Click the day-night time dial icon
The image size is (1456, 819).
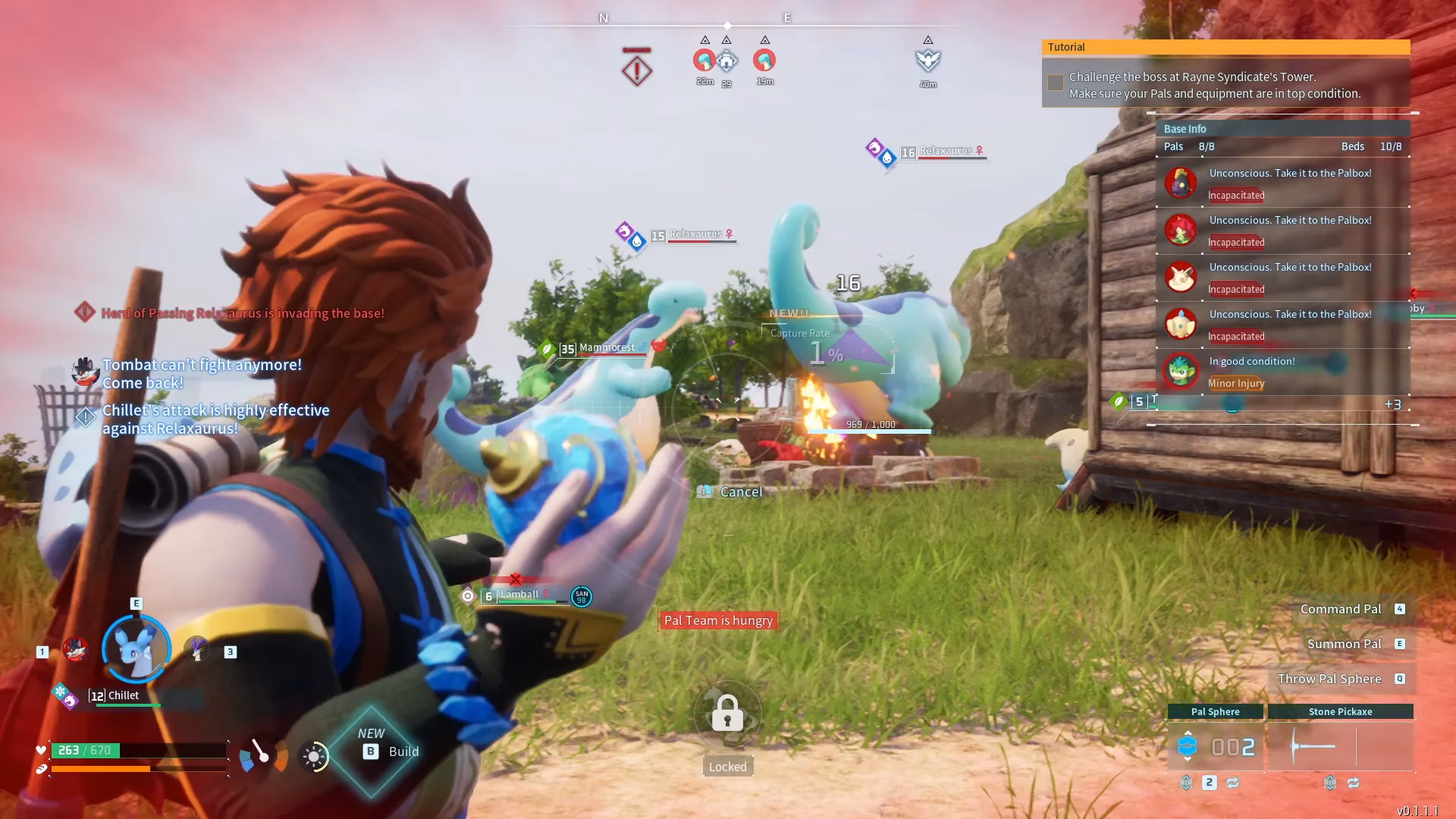(x=314, y=756)
